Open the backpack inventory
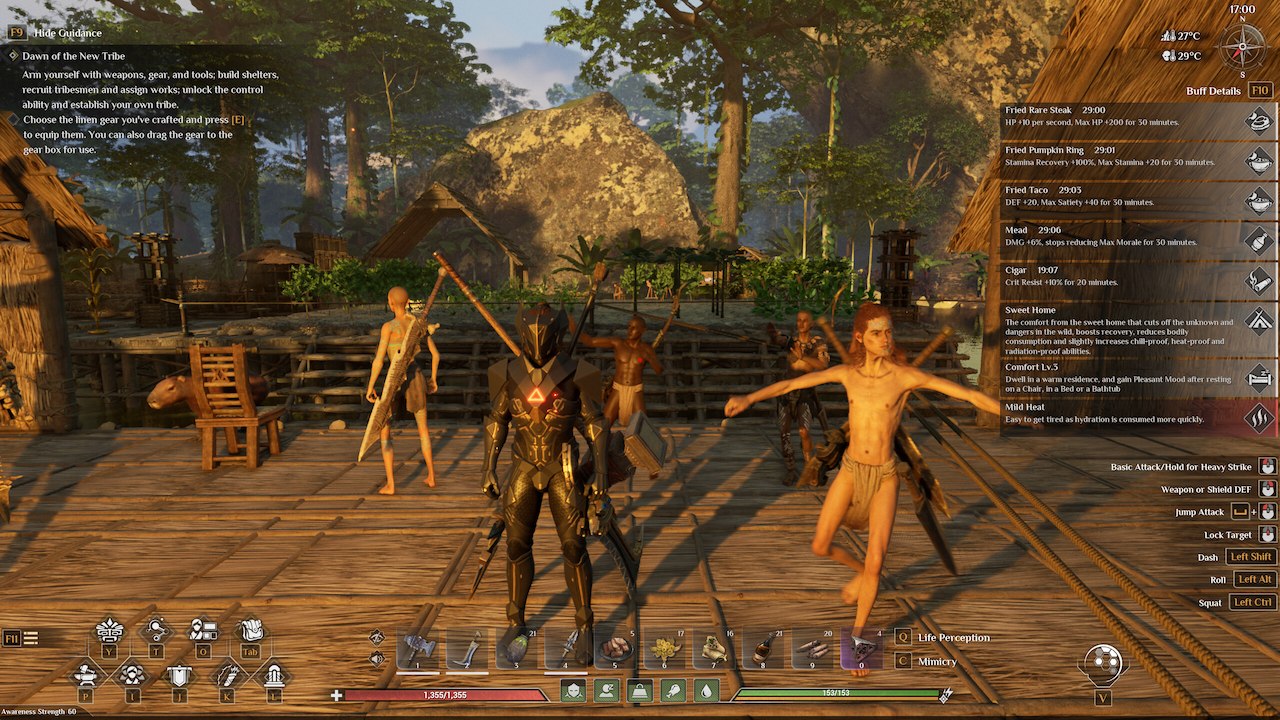 click(x=250, y=633)
